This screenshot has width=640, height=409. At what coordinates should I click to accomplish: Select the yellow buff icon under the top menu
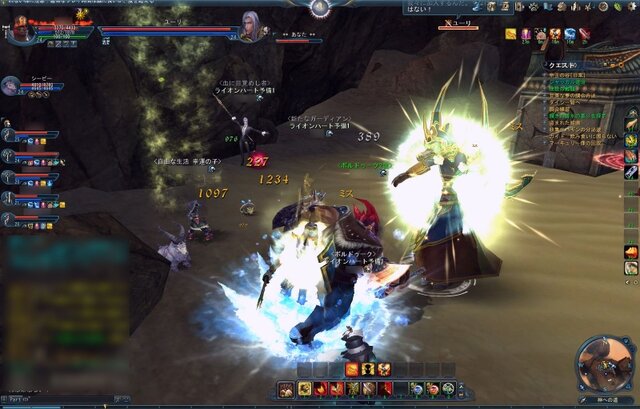click(510, 34)
